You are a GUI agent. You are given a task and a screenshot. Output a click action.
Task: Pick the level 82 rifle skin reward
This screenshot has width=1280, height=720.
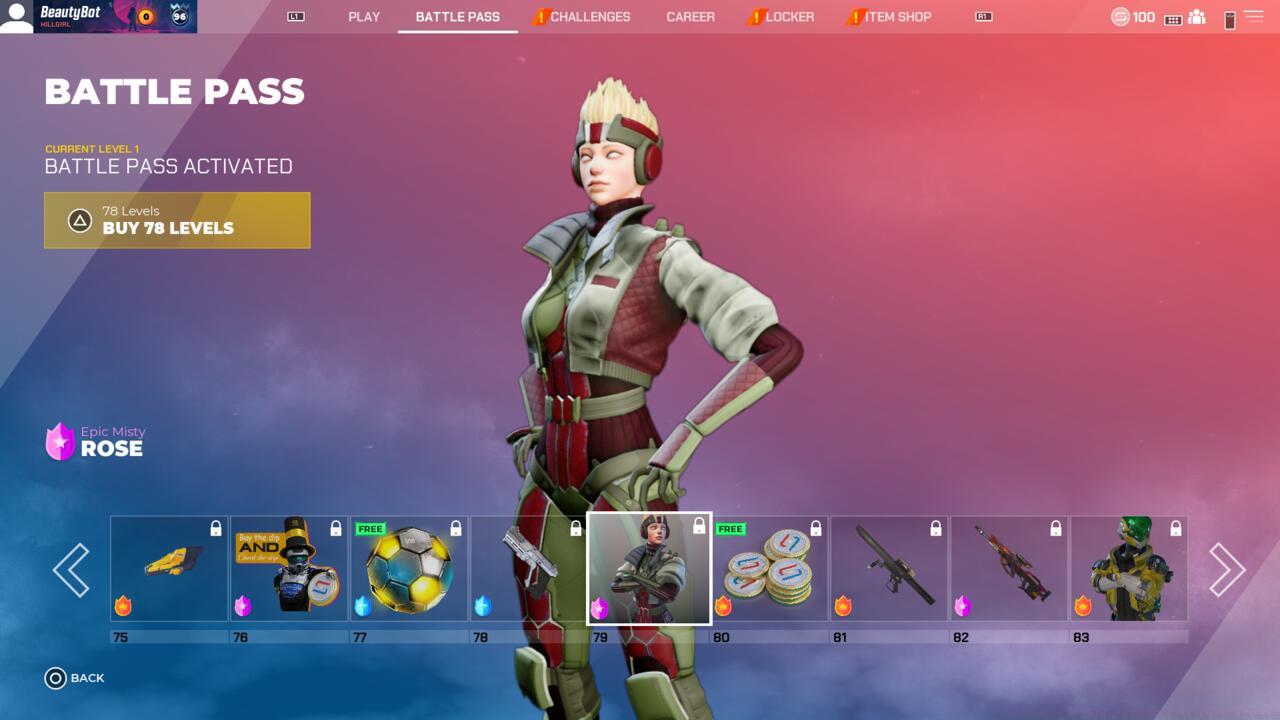pyautogui.click(x=1009, y=569)
